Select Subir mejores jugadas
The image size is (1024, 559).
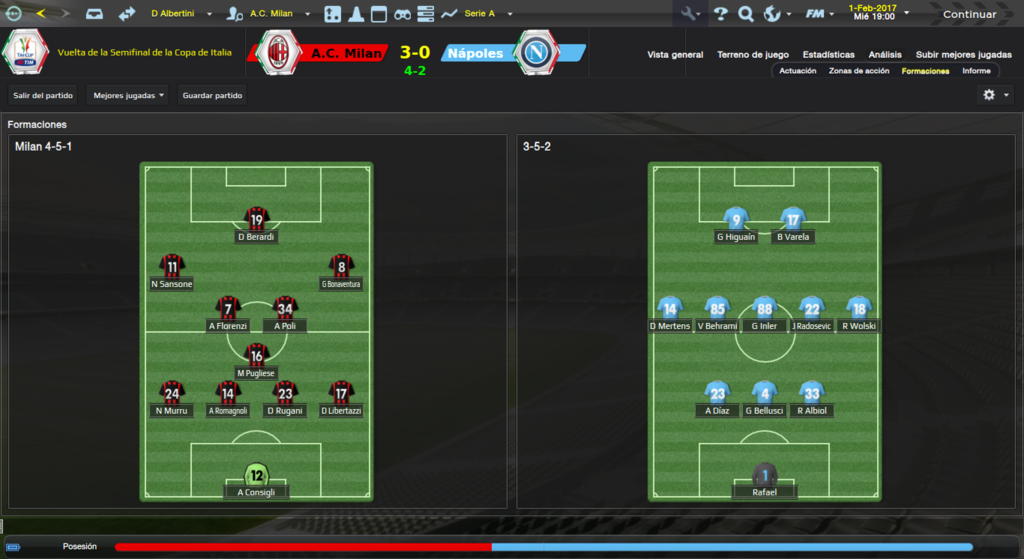tap(963, 54)
